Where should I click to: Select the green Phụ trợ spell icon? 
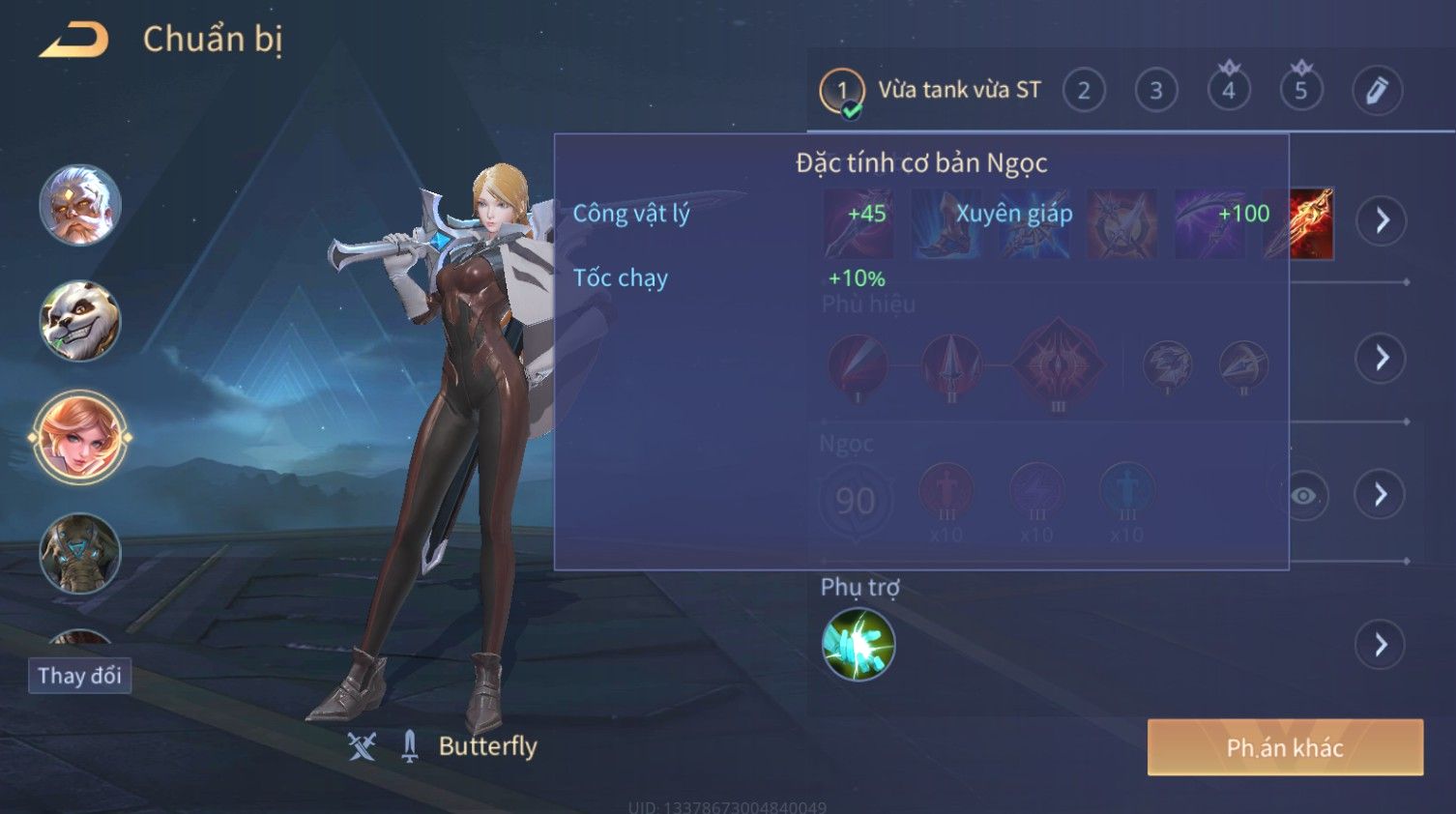pyautogui.click(x=858, y=645)
